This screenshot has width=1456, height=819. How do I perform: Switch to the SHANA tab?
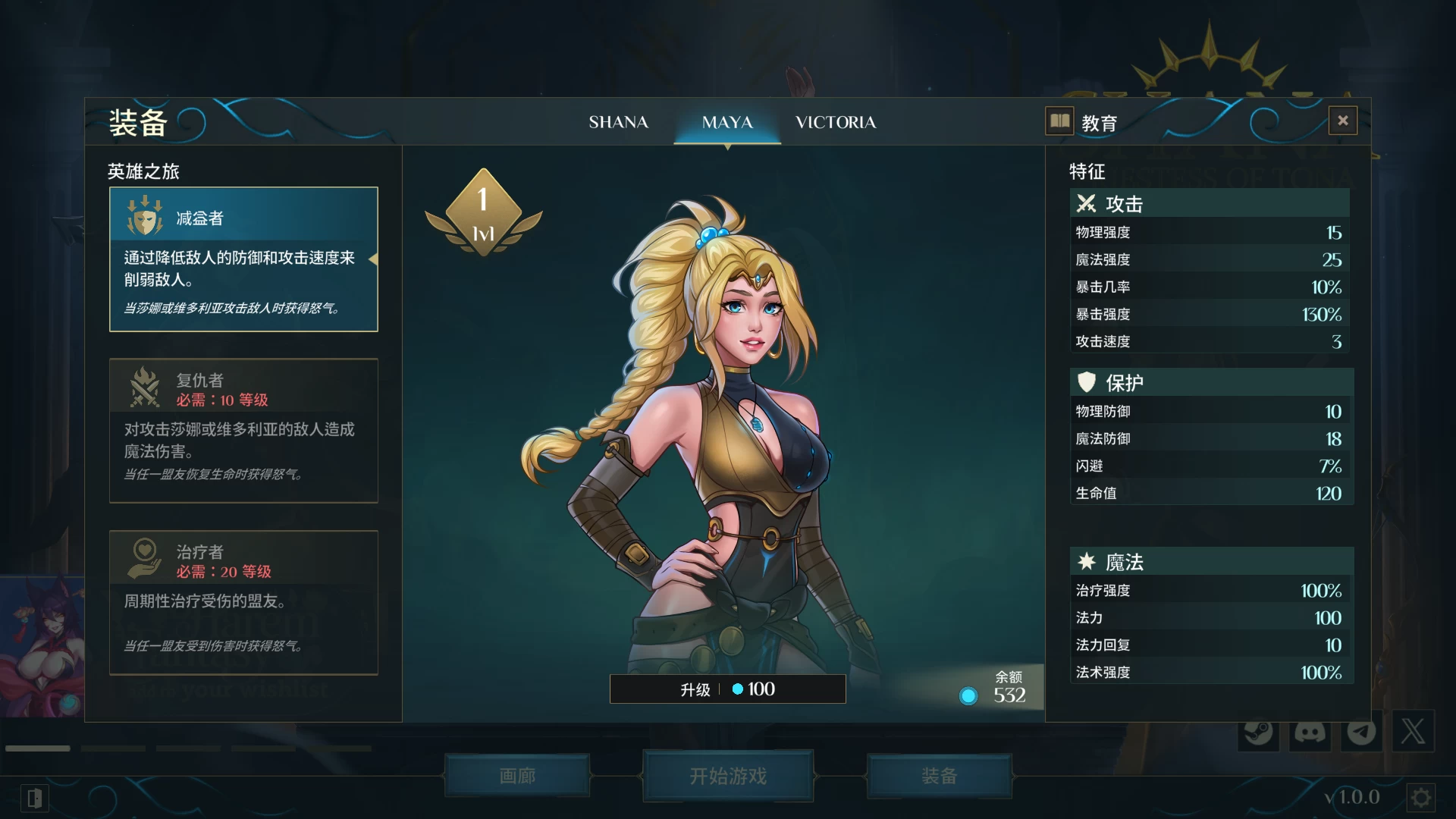[x=619, y=122]
